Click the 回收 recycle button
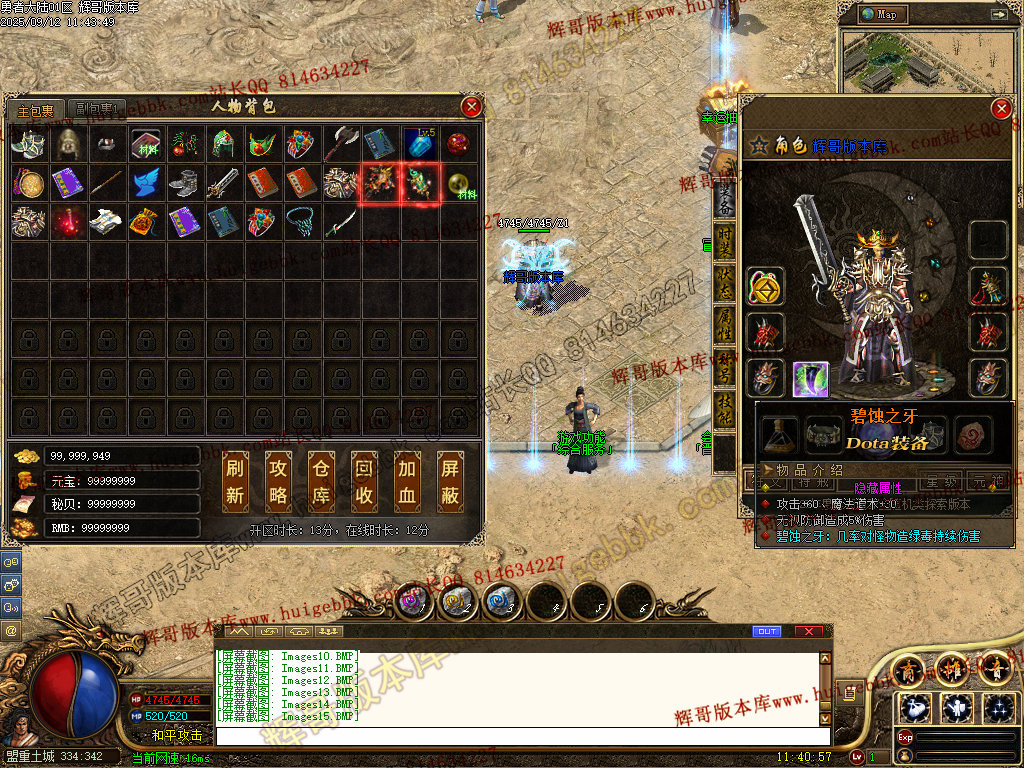This screenshot has width=1024, height=768. coord(365,481)
